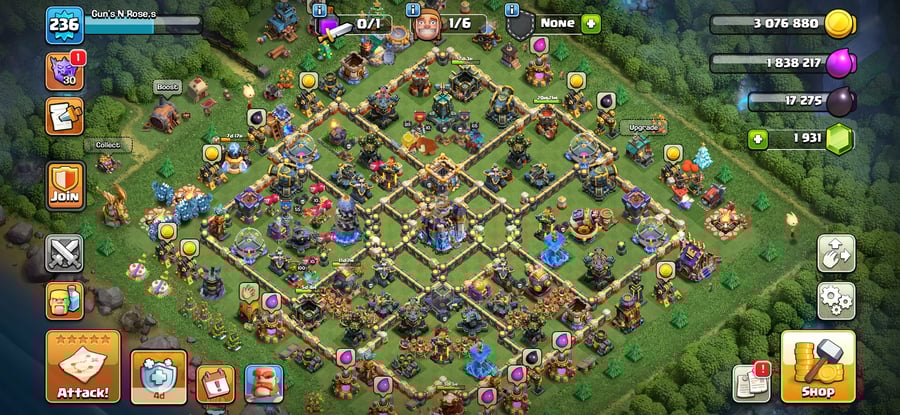This screenshot has height=415, width=900.
Task: Open the Settings gears button
Action: 836,298
